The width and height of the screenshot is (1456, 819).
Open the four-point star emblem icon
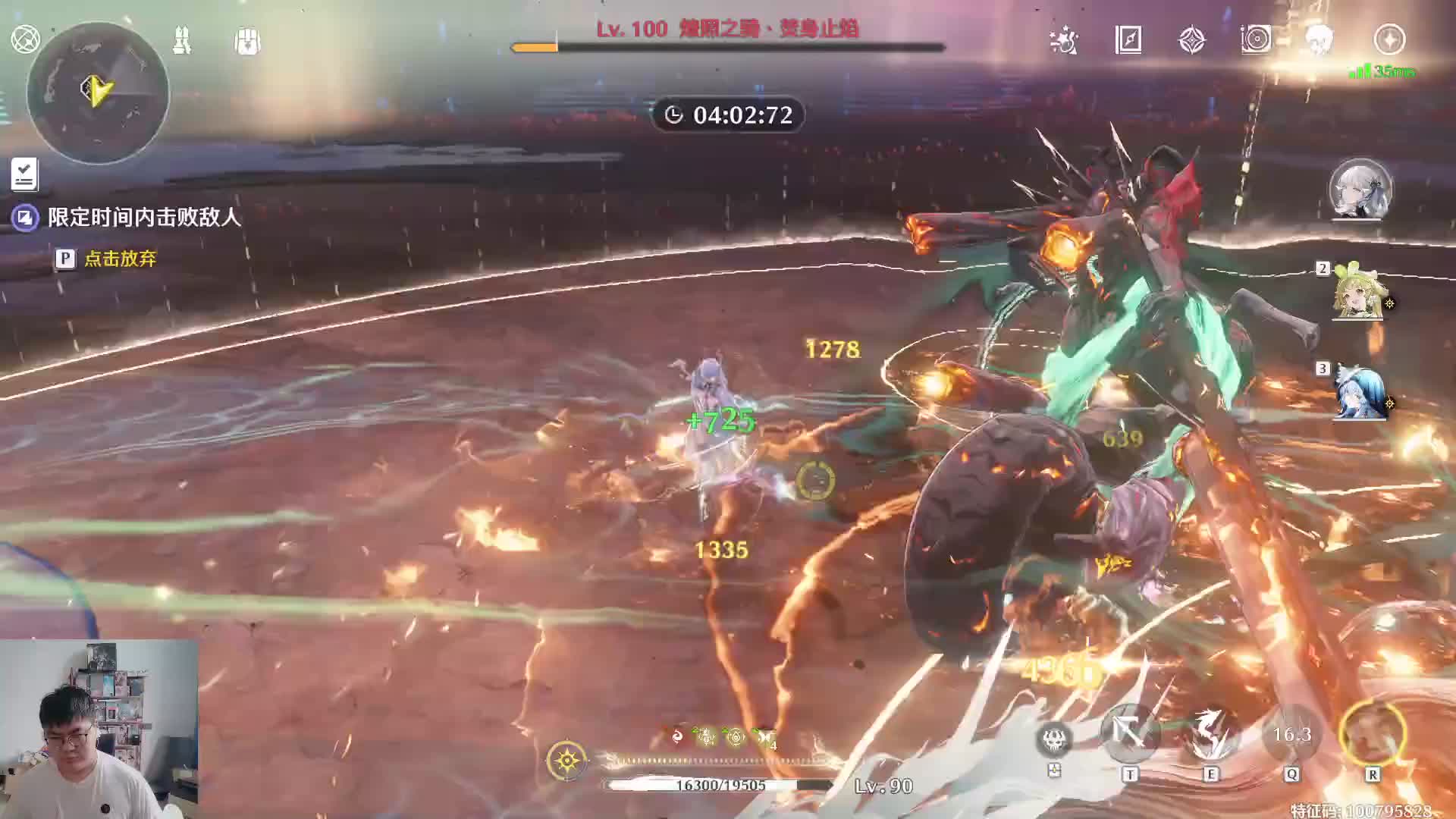[x=1192, y=40]
